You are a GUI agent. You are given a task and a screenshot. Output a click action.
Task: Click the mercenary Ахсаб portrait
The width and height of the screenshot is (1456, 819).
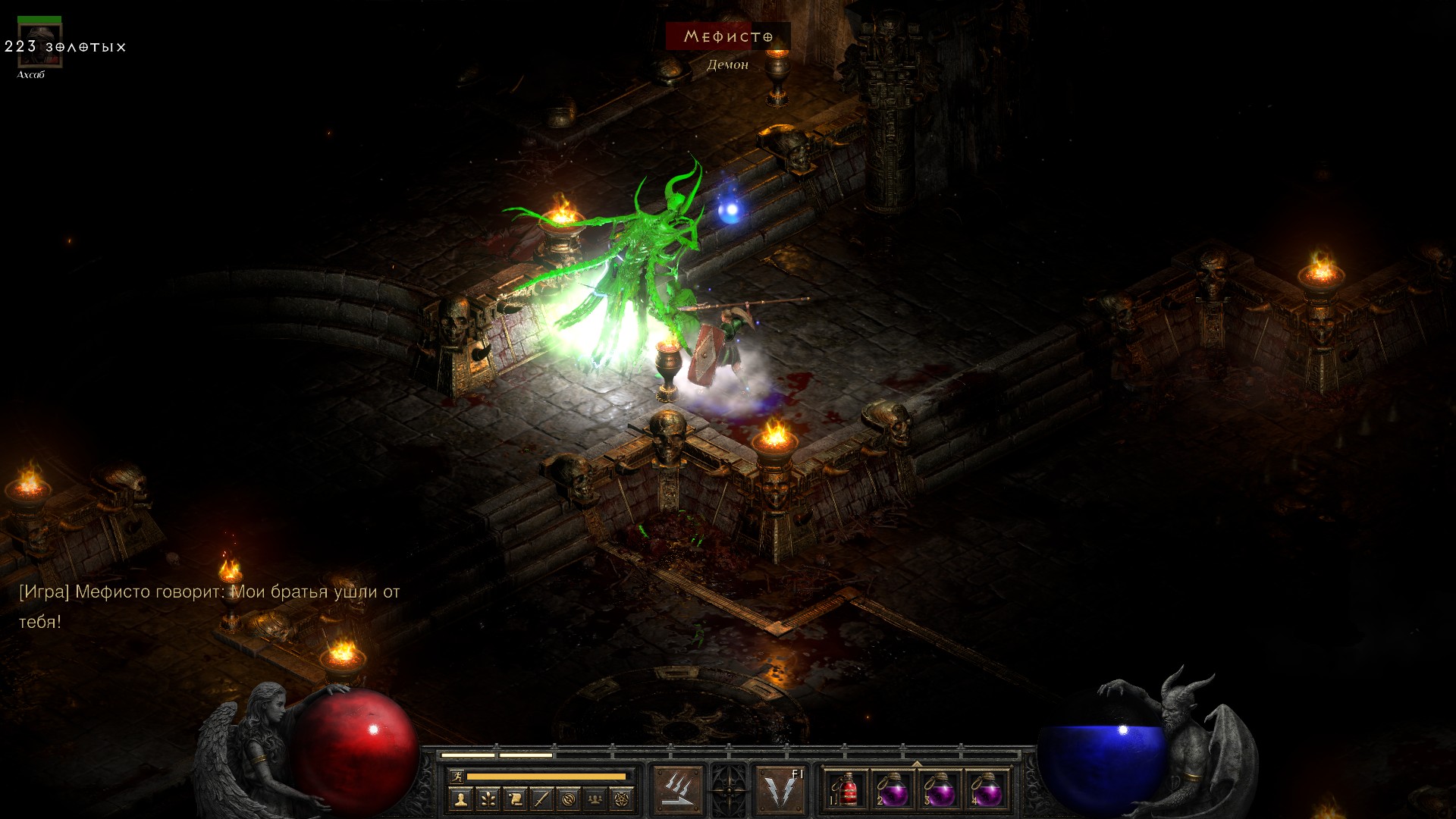[x=39, y=44]
